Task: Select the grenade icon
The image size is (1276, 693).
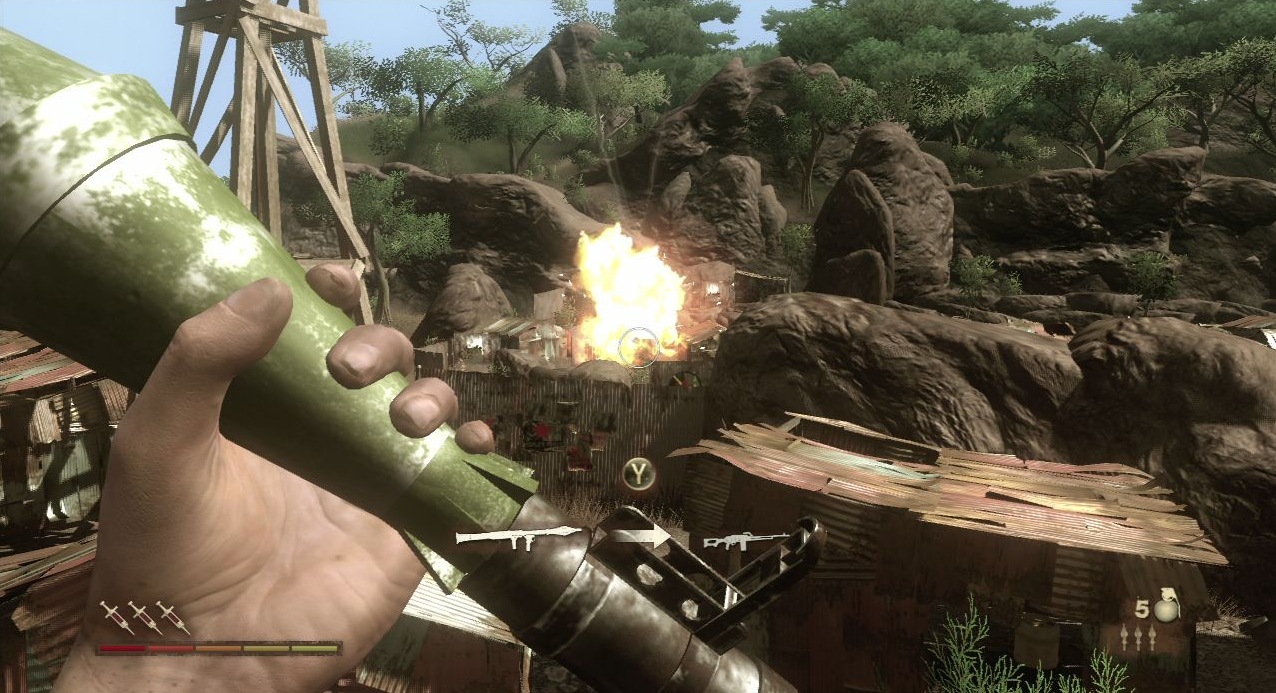Action: pyautogui.click(x=1163, y=609)
